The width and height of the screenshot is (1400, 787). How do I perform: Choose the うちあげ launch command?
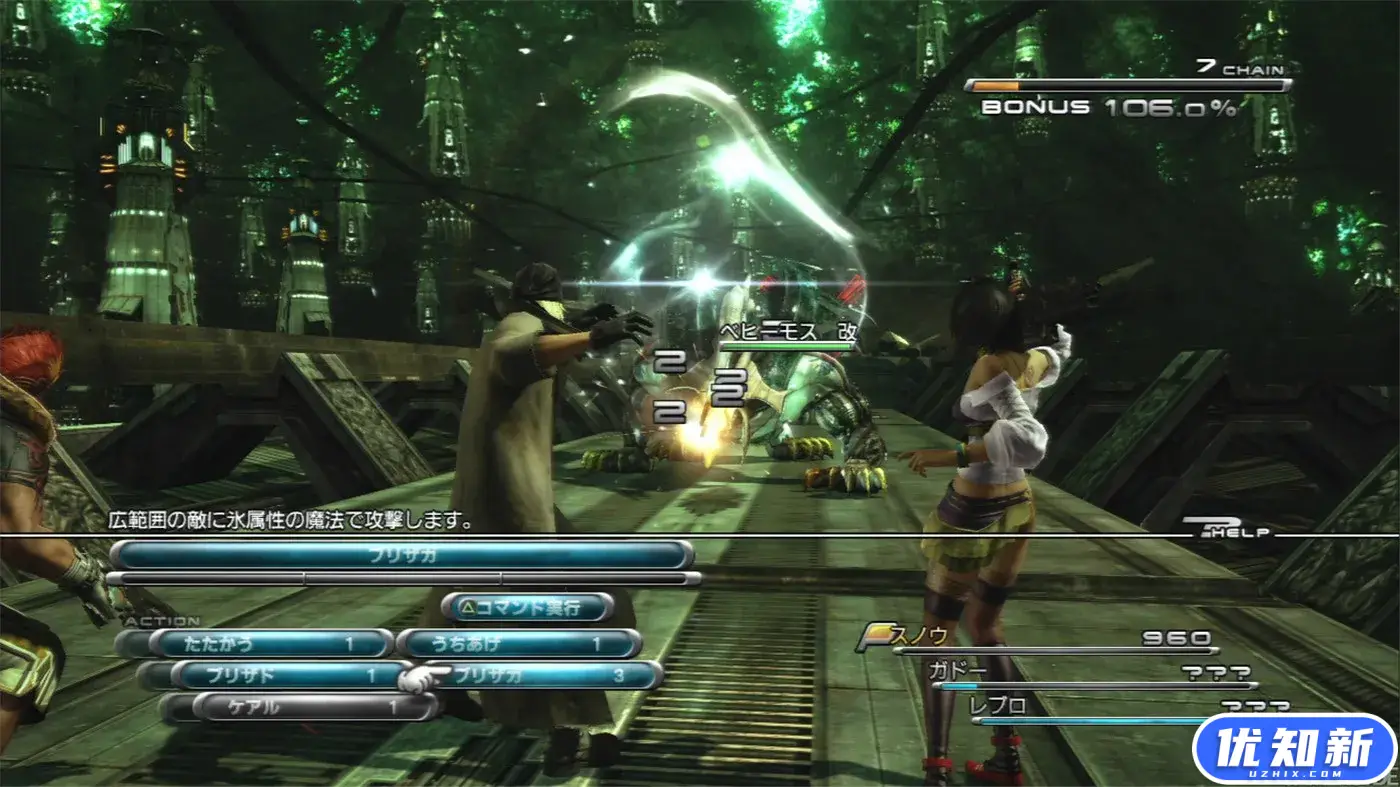518,644
